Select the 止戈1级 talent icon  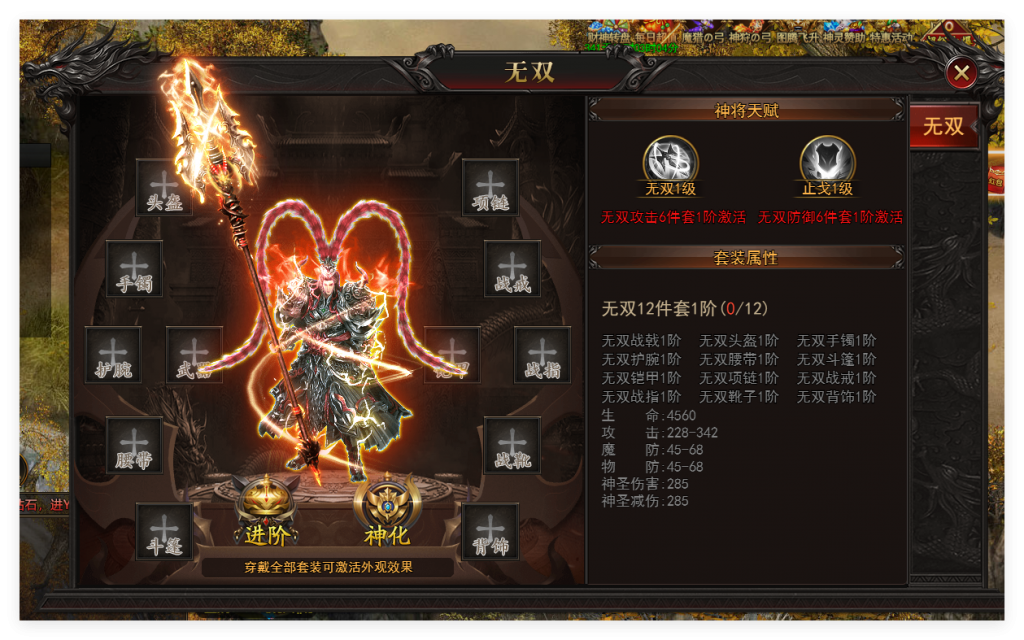point(828,162)
